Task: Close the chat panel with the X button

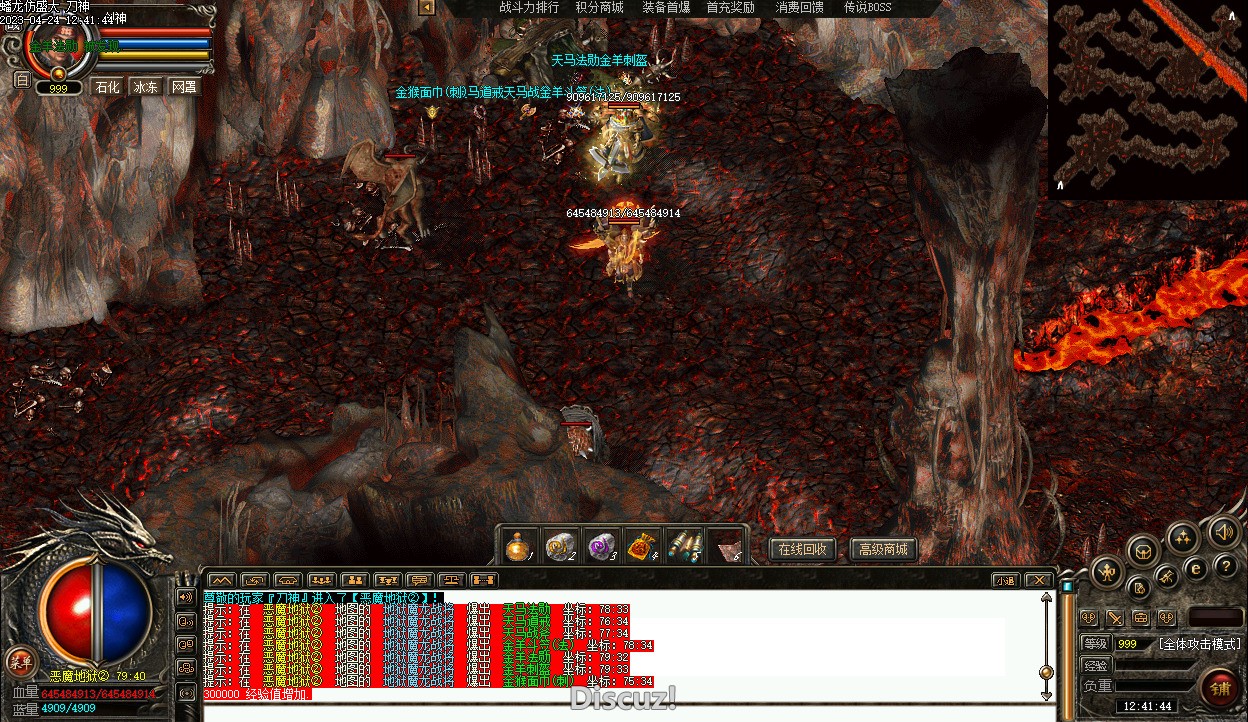Action: (1039, 580)
